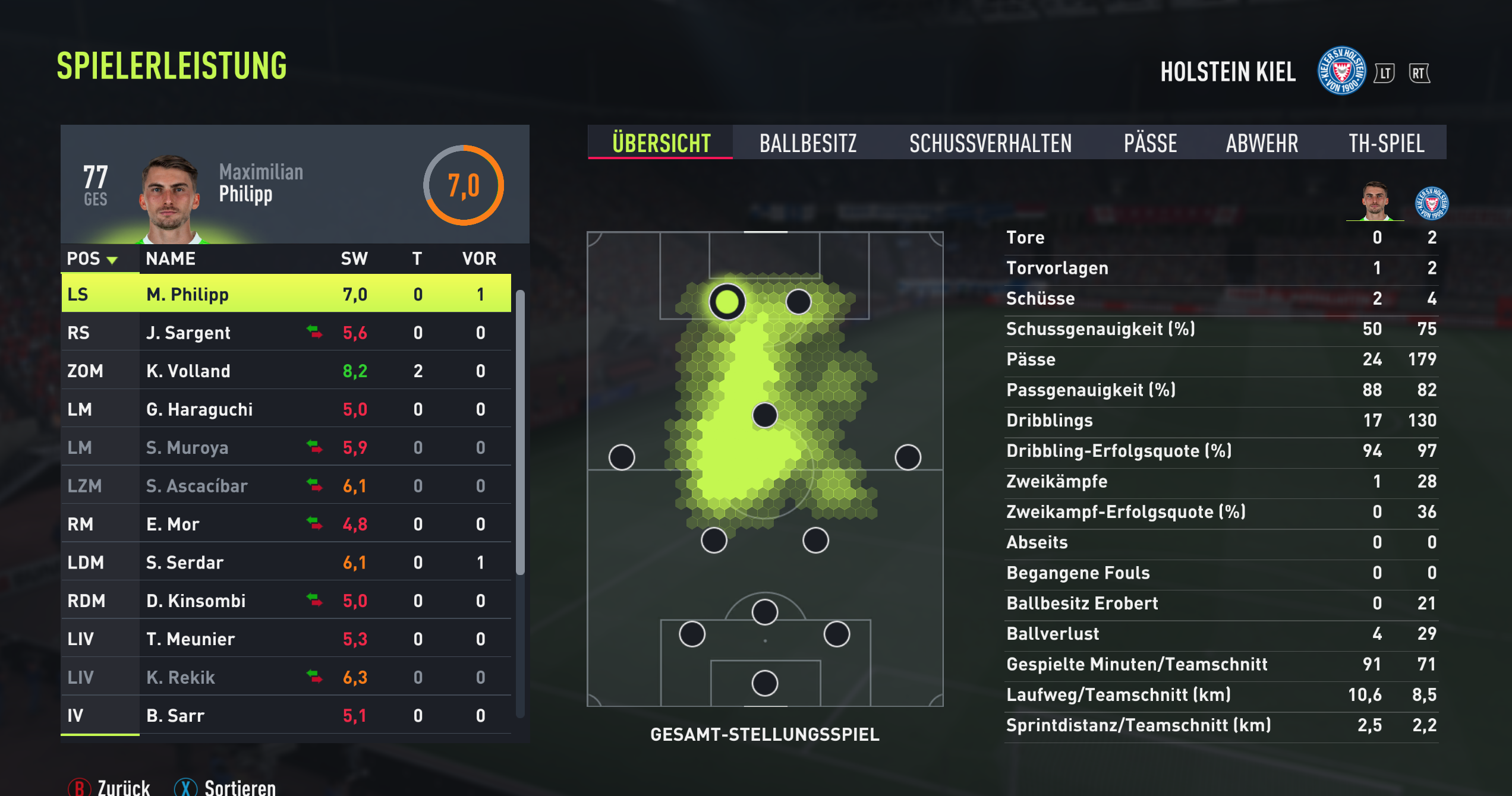
Task: Select E. Mor player row
Action: coord(286,524)
